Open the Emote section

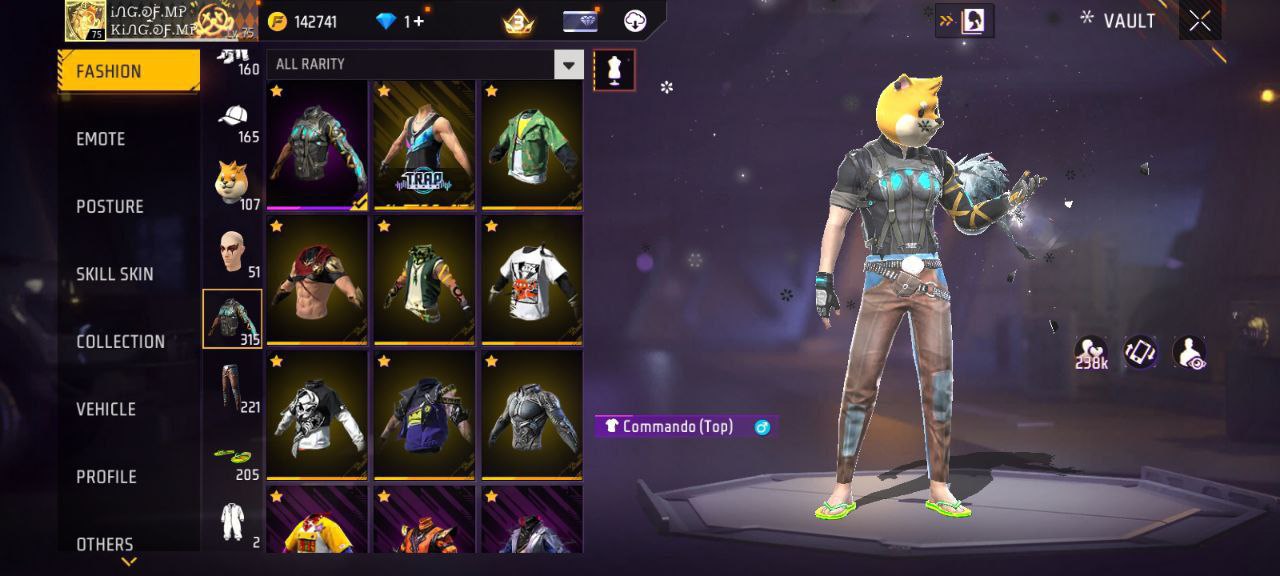(101, 139)
